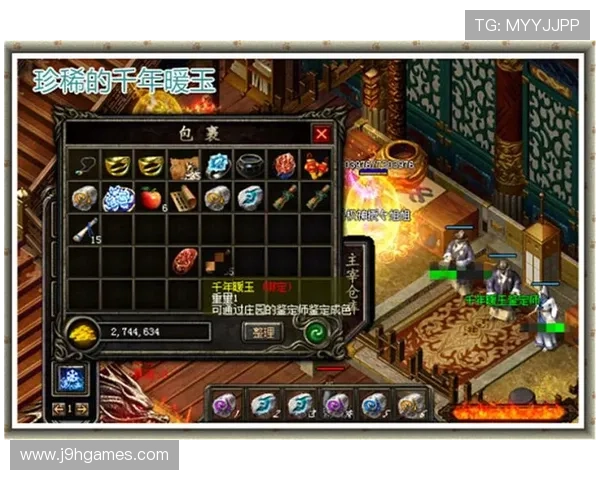Select the brown fragments item in the bag

click(x=218, y=262)
